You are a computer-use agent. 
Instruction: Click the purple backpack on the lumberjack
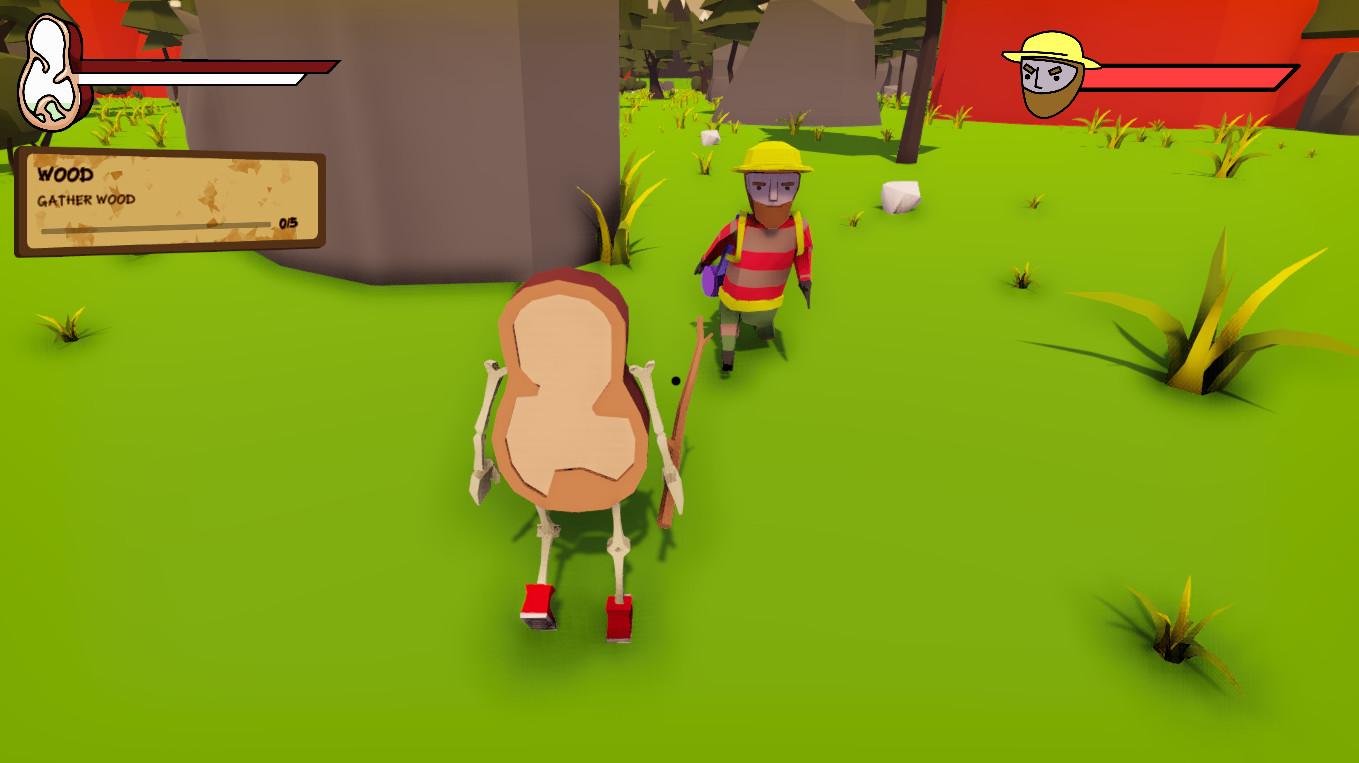709,278
